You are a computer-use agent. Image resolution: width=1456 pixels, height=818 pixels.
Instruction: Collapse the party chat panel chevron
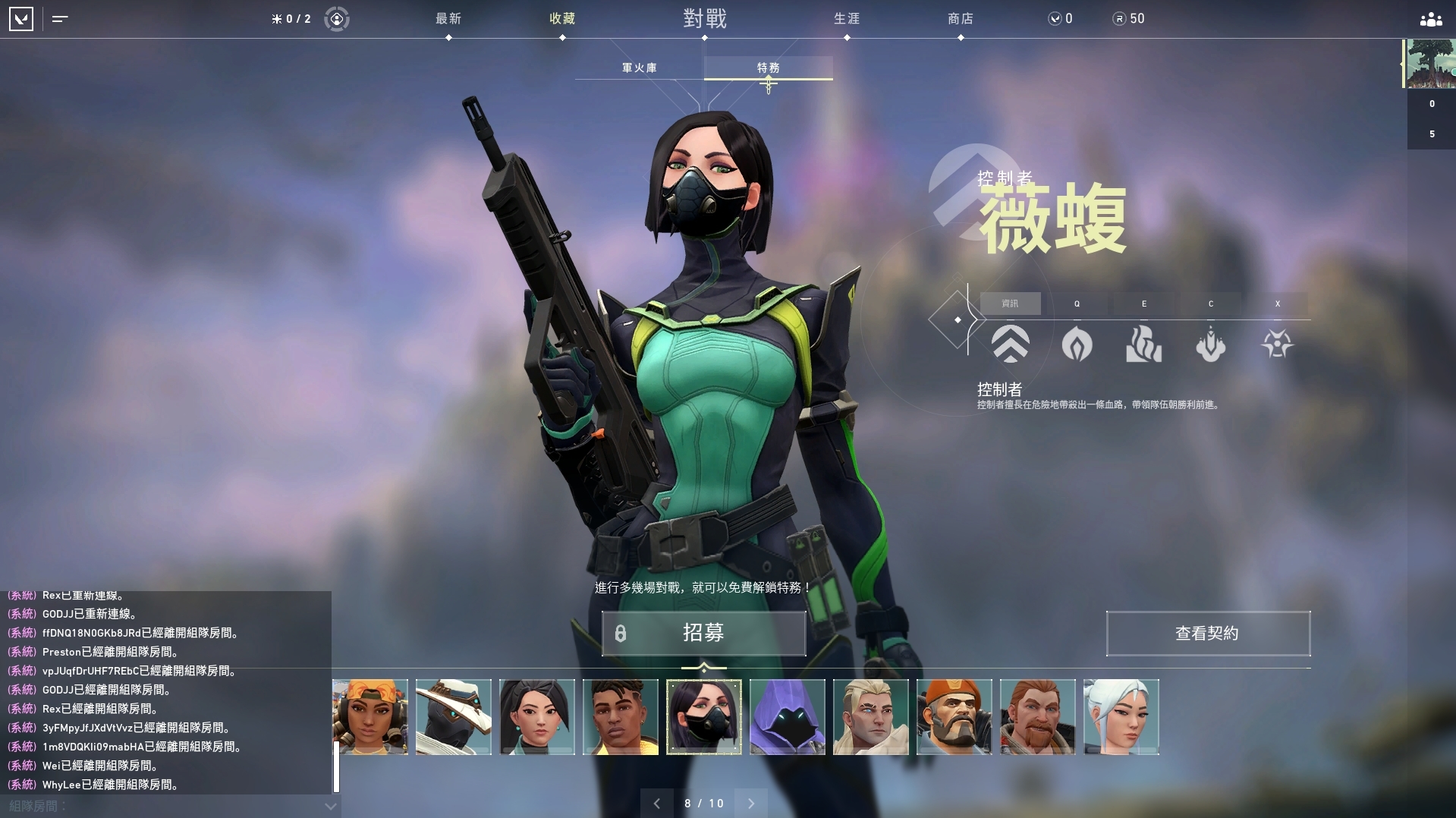coord(329,807)
